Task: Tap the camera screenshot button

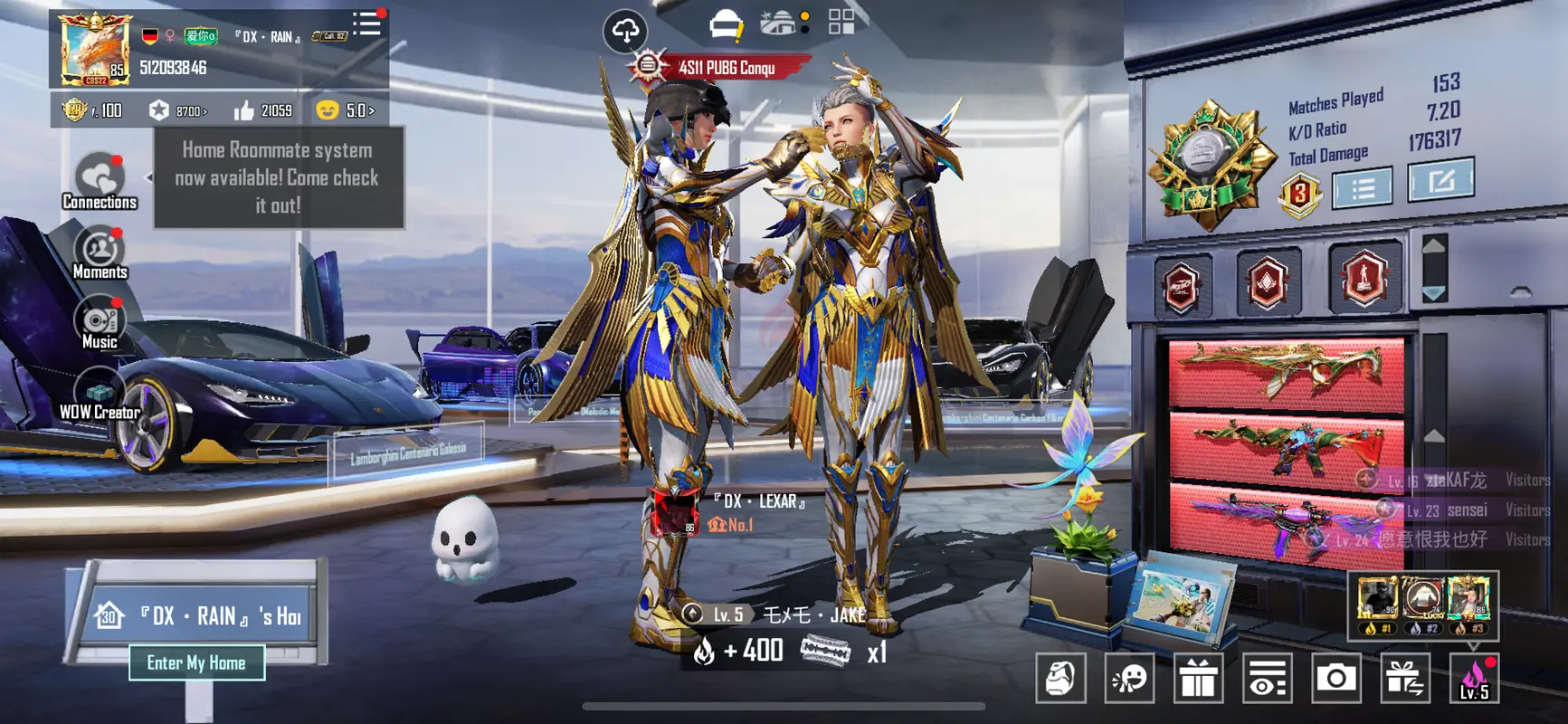Action: 1335,678
